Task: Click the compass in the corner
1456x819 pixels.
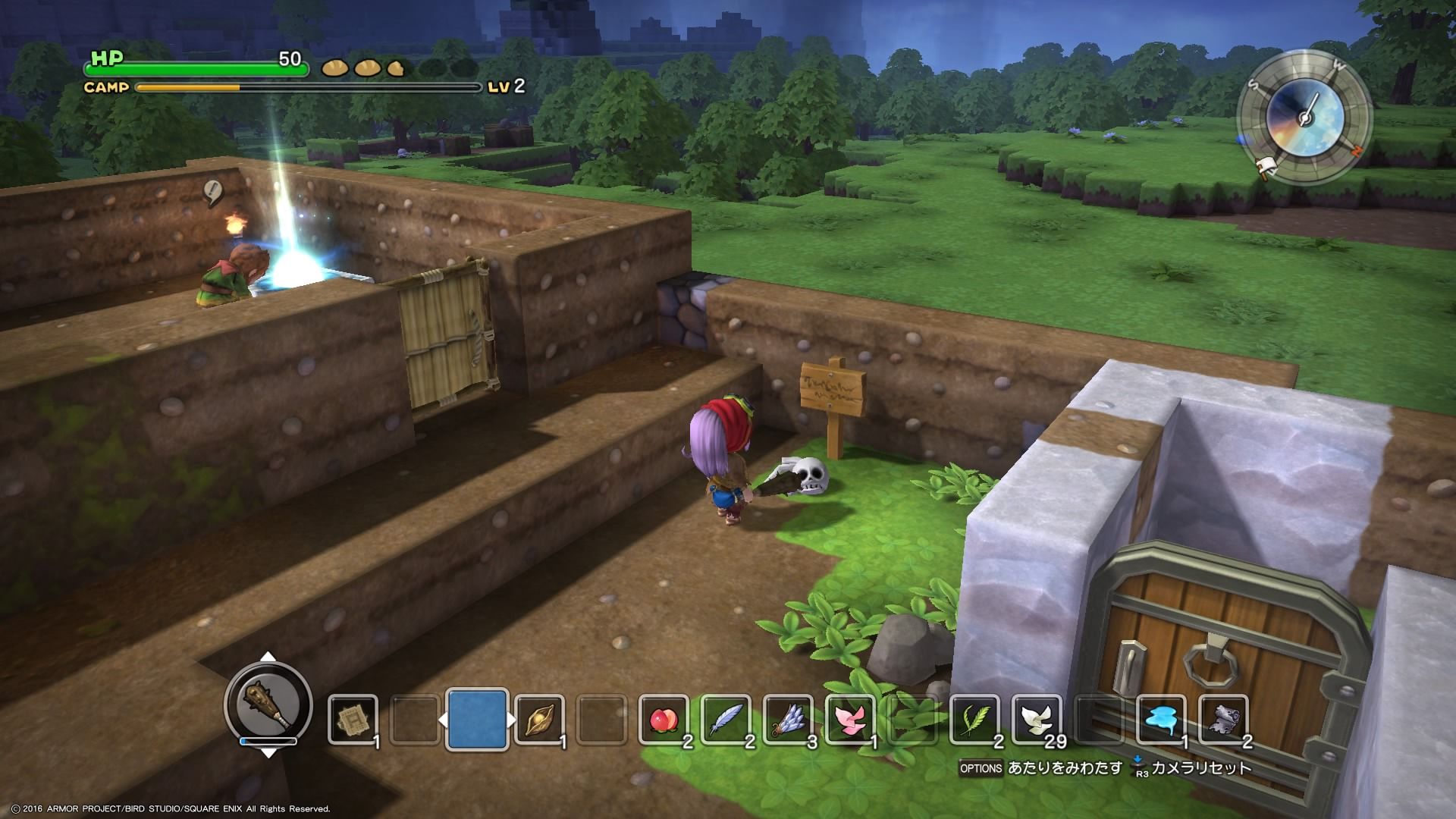Action: click(x=1304, y=118)
